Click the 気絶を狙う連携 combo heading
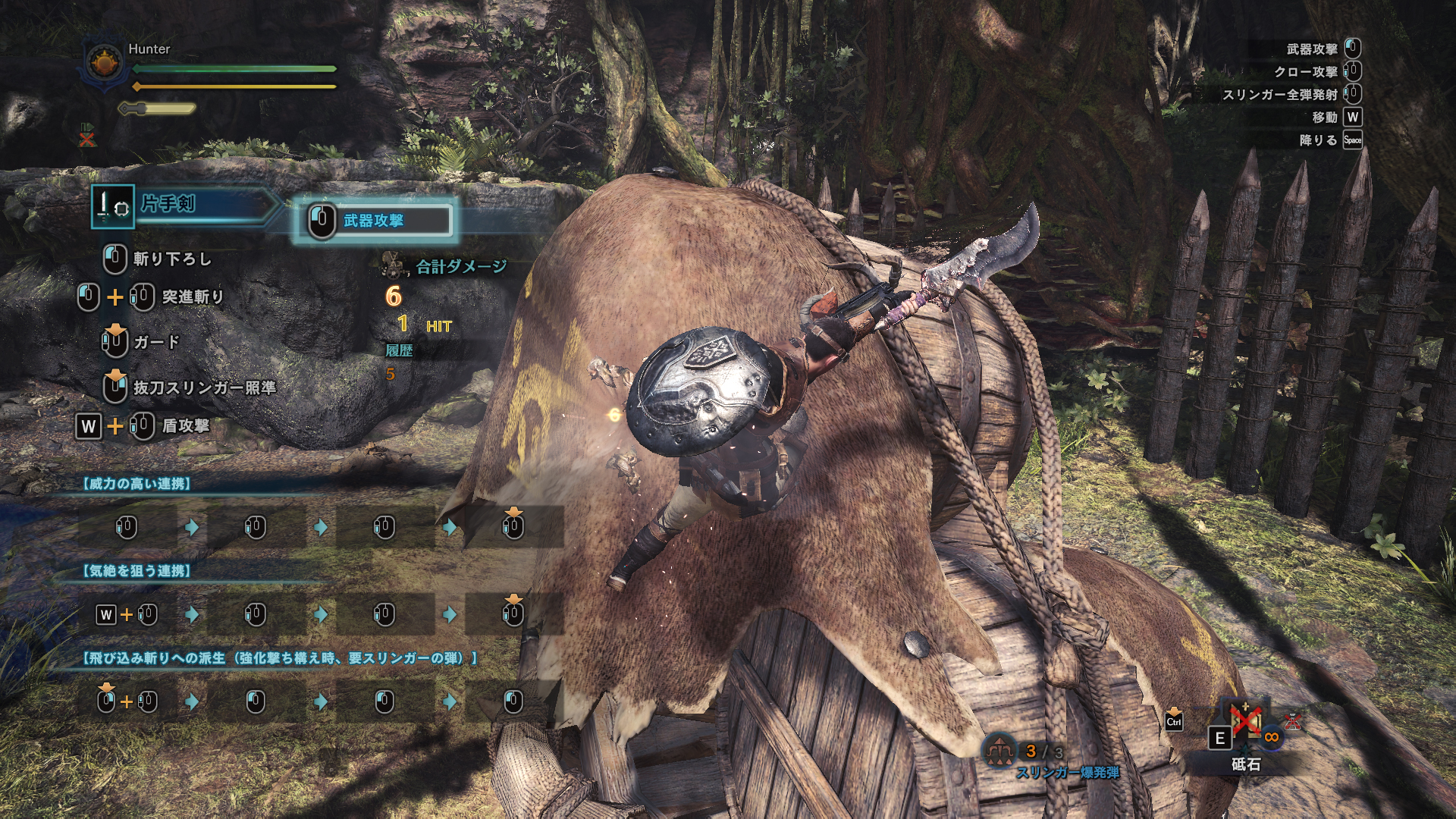1456x819 pixels. [x=136, y=570]
